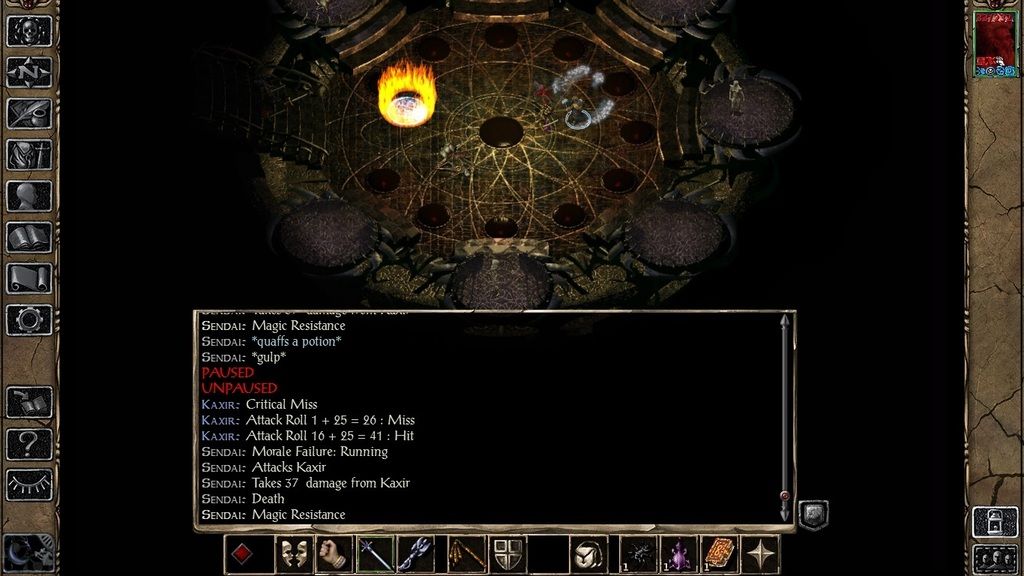1024x576 pixels.
Task: Toggle the padlock party AI button
Action: (x=995, y=521)
